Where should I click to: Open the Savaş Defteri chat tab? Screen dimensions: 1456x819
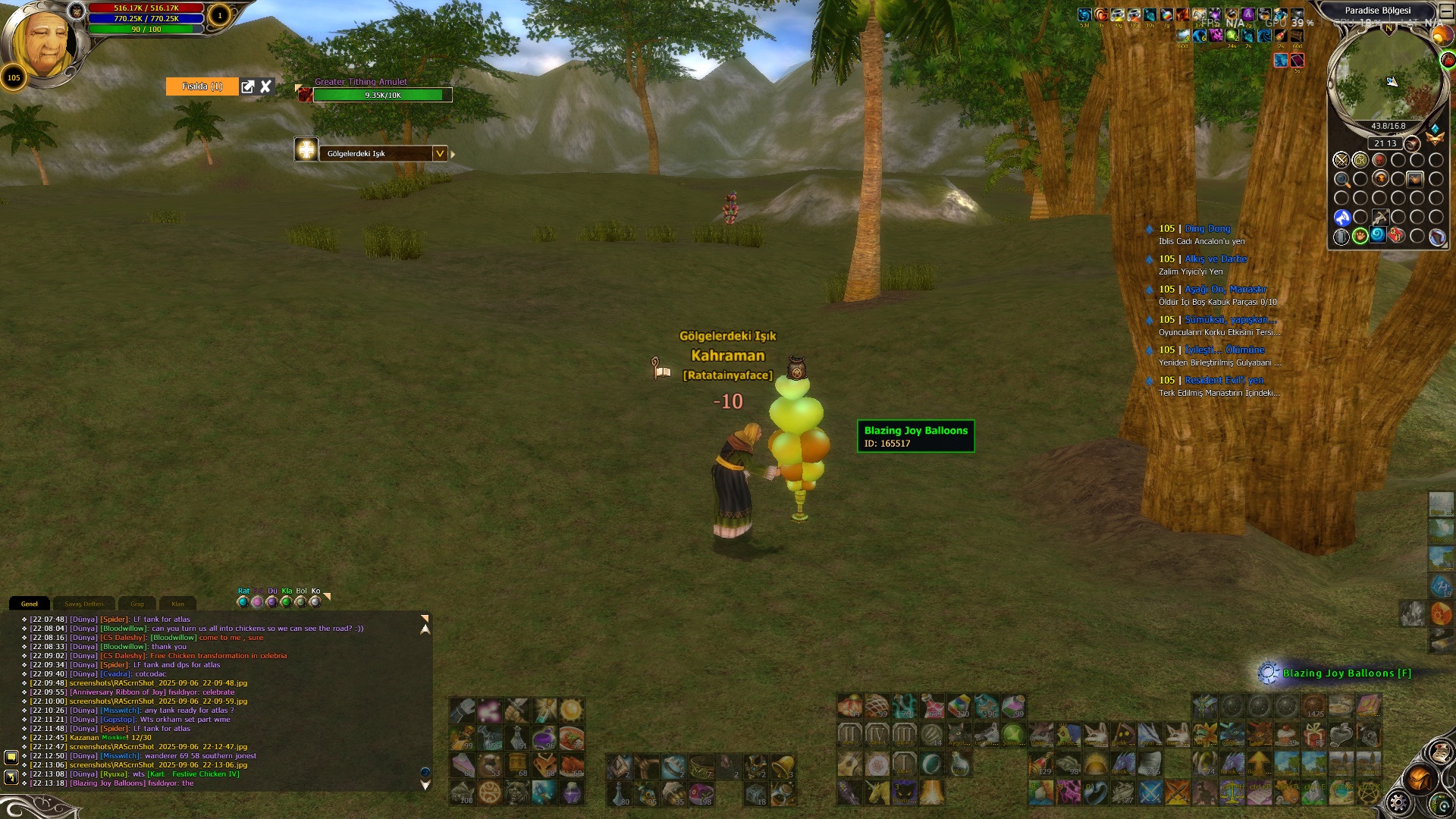[83, 604]
